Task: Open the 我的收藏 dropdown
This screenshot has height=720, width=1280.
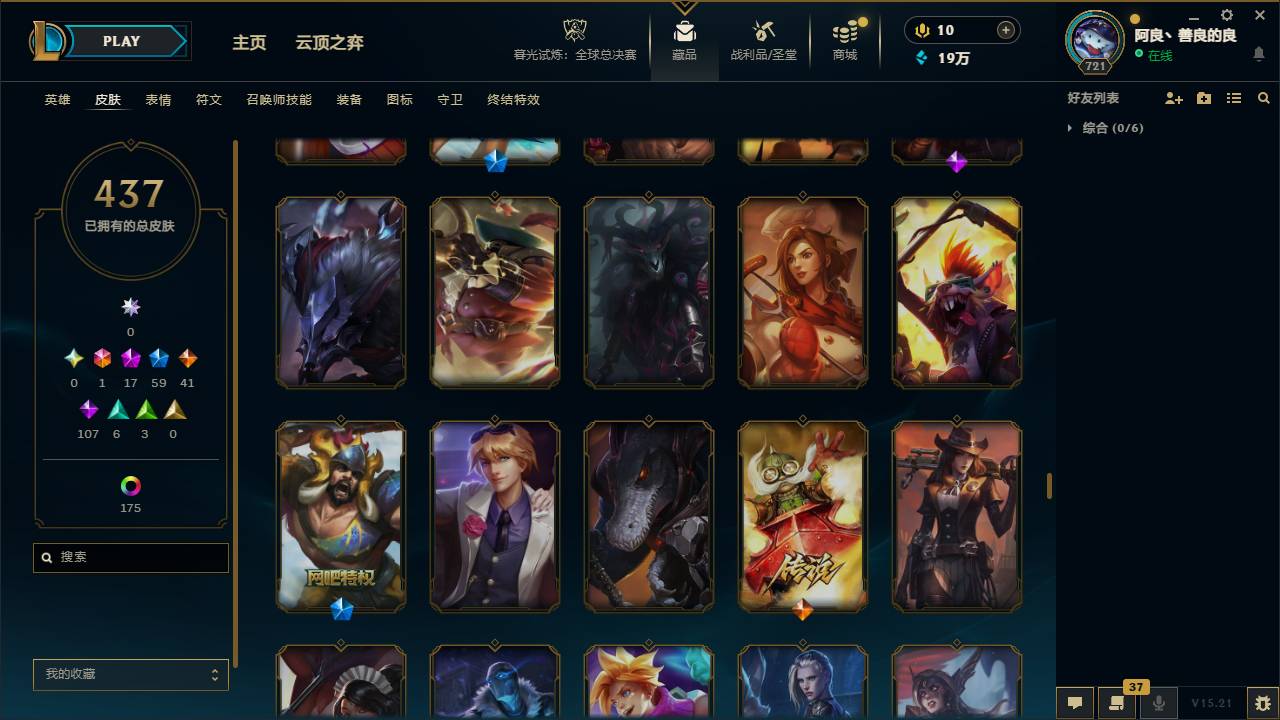Action: pos(130,675)
